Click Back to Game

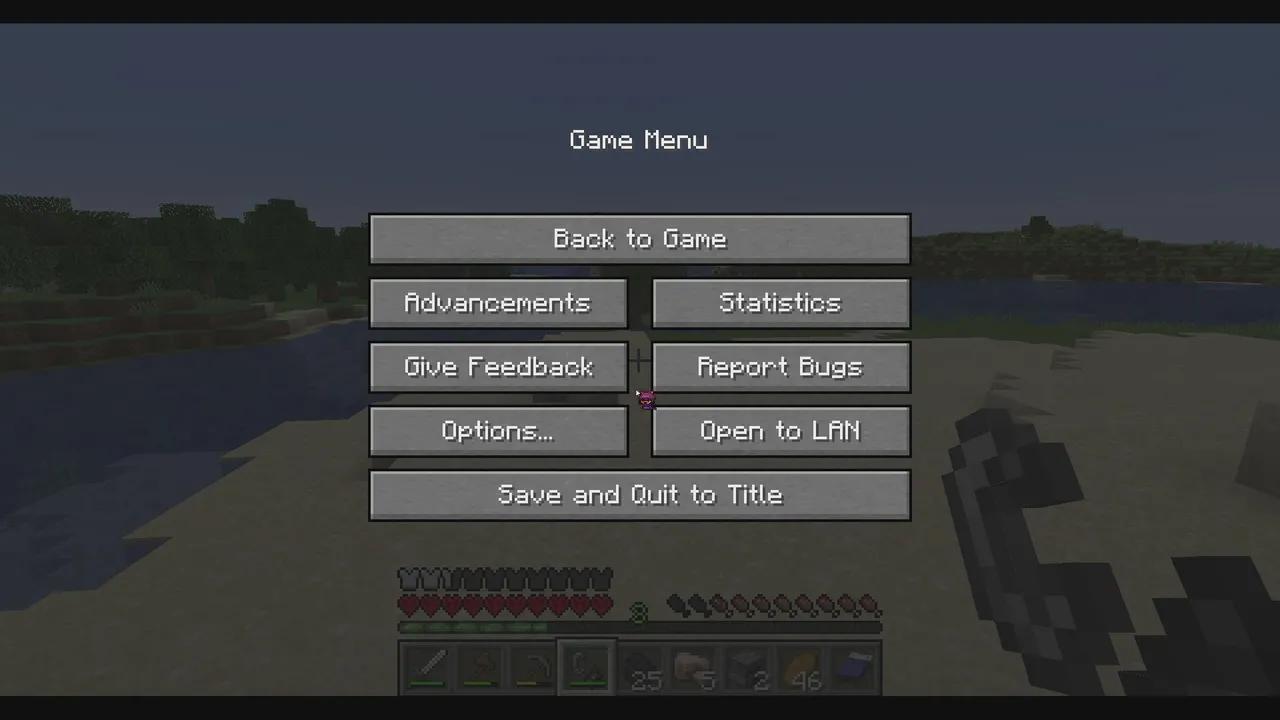pyautogui.click(x=640, y=238)
